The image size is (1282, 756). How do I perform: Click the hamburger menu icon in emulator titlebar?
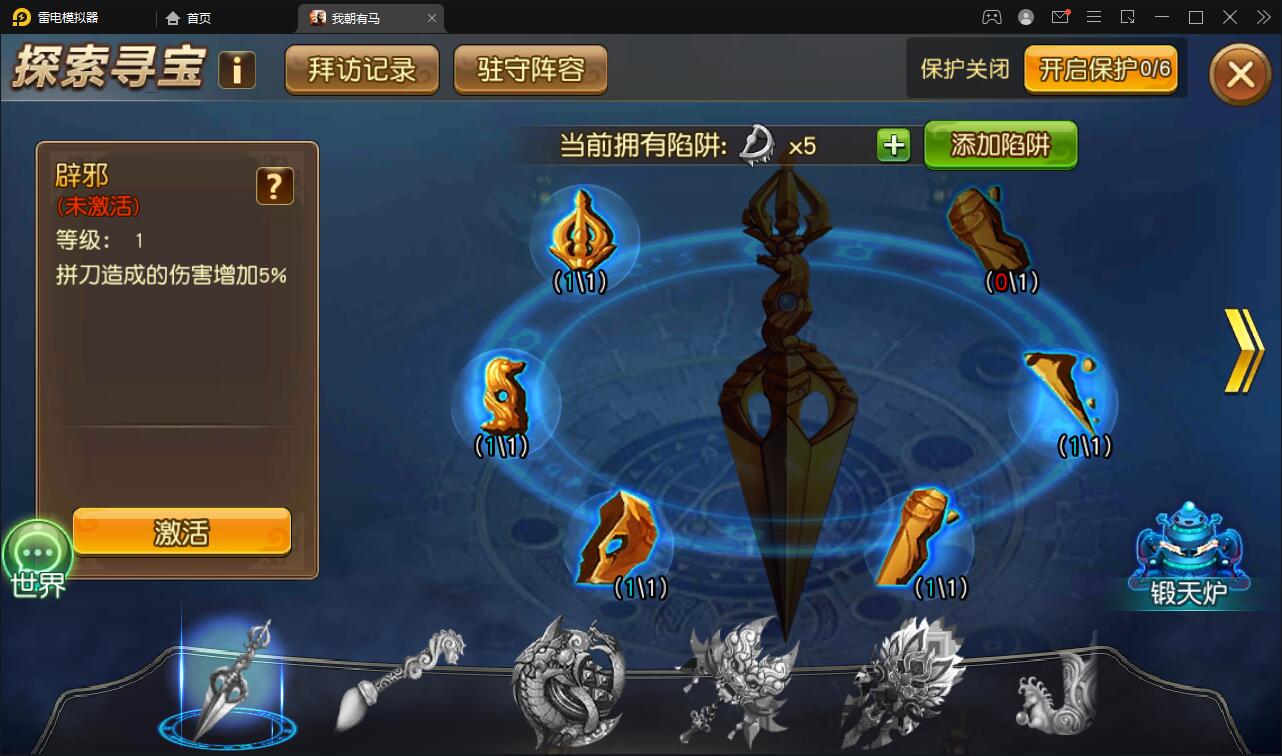(1094, 17)
